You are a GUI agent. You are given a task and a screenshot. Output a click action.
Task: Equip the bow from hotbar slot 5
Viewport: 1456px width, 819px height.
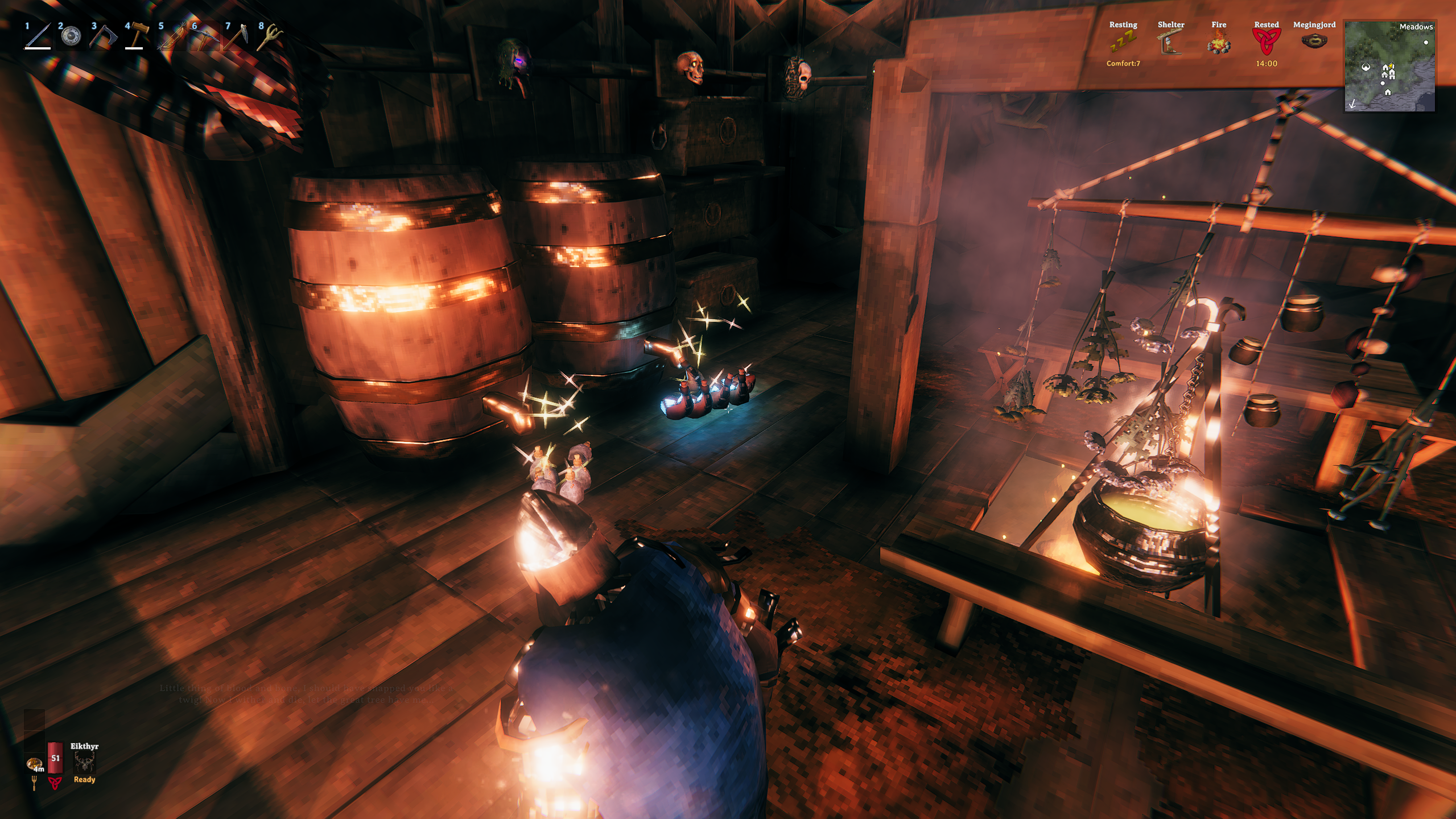171,36
